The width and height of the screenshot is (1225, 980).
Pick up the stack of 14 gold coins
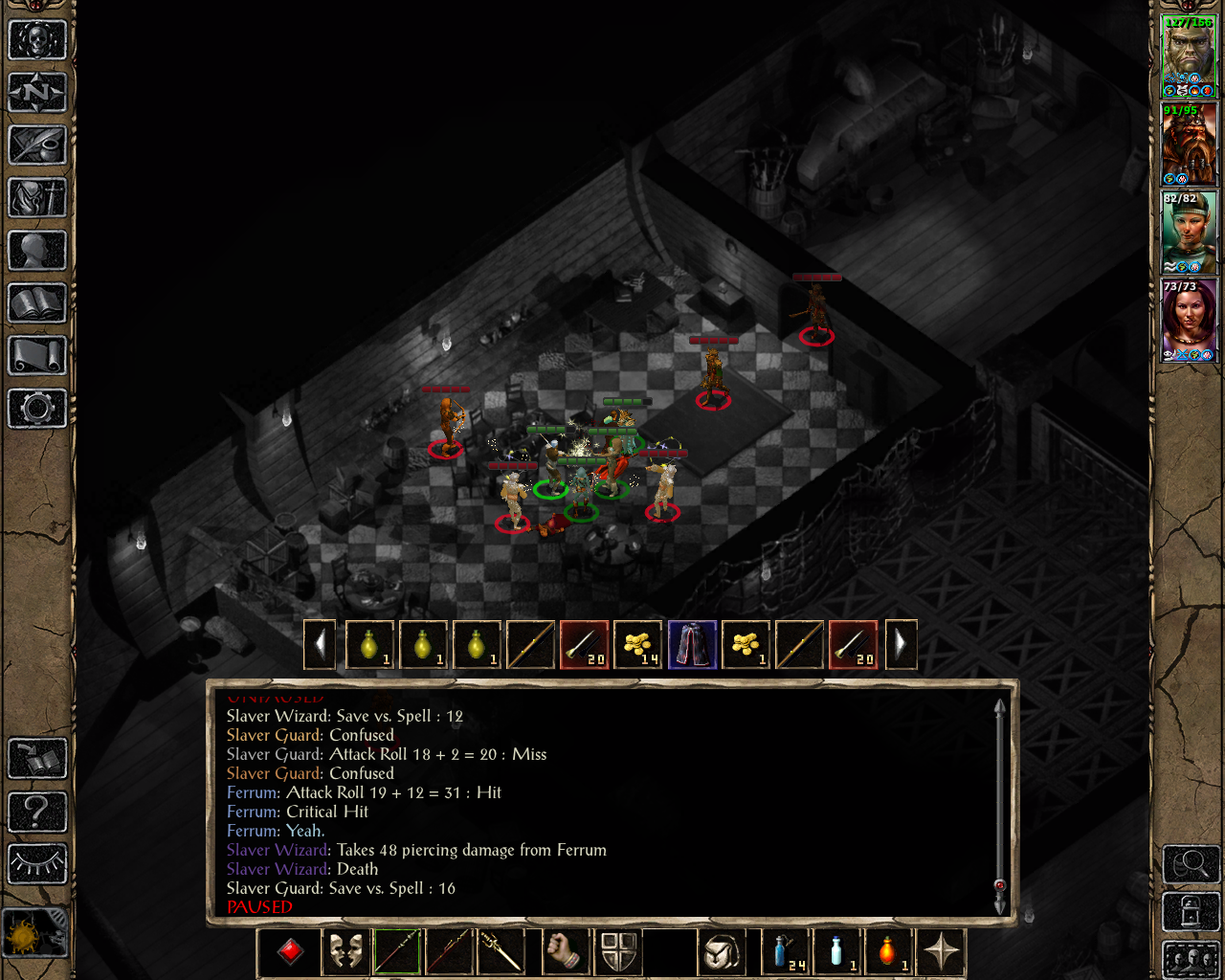tap(638, 643)
